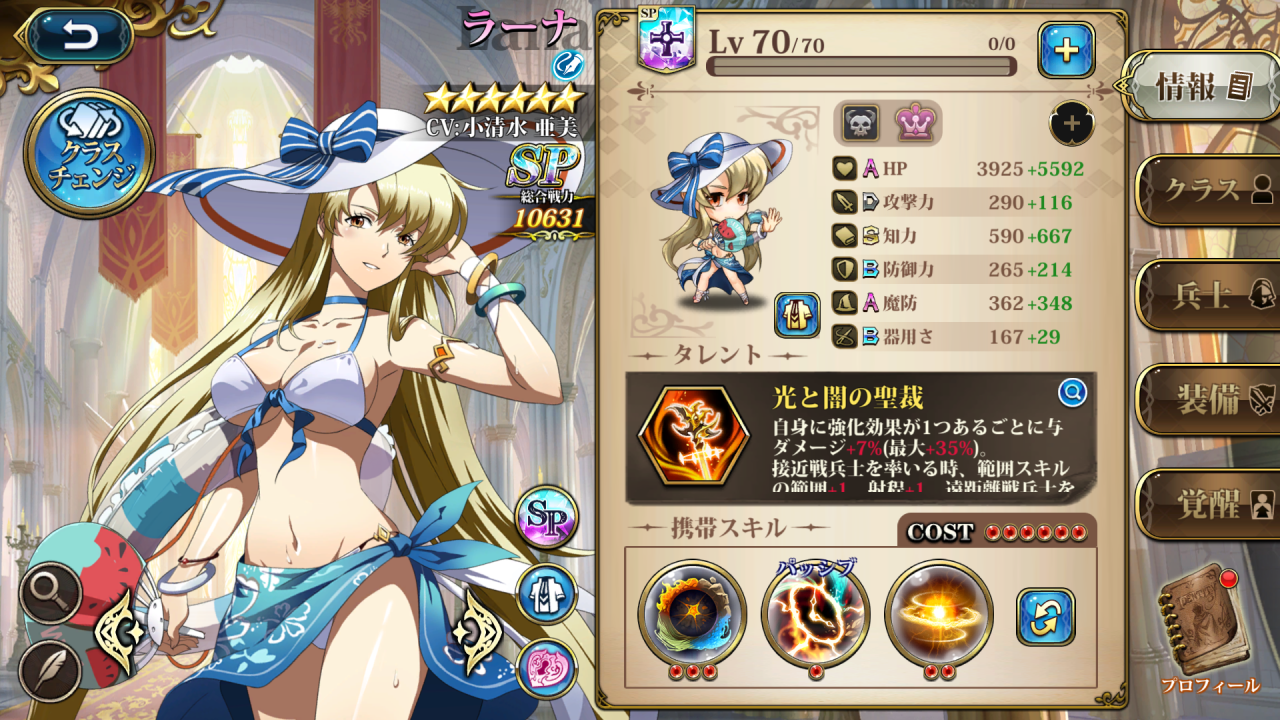1280x720 pixels.
Task: Open the 装備 equipment tab
Action: pos(1207,399)
